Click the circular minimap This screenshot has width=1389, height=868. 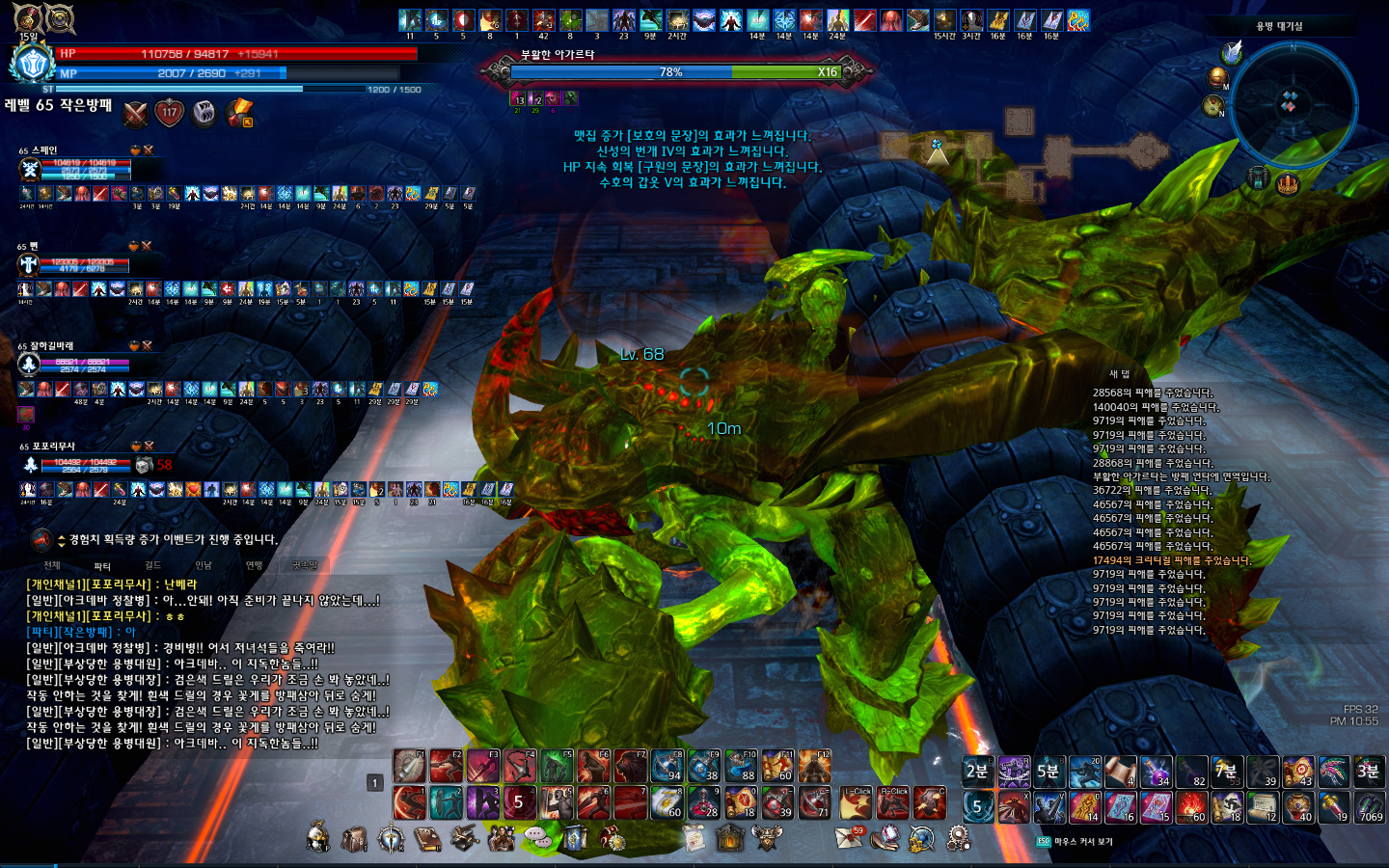[x=1294, y=104]
